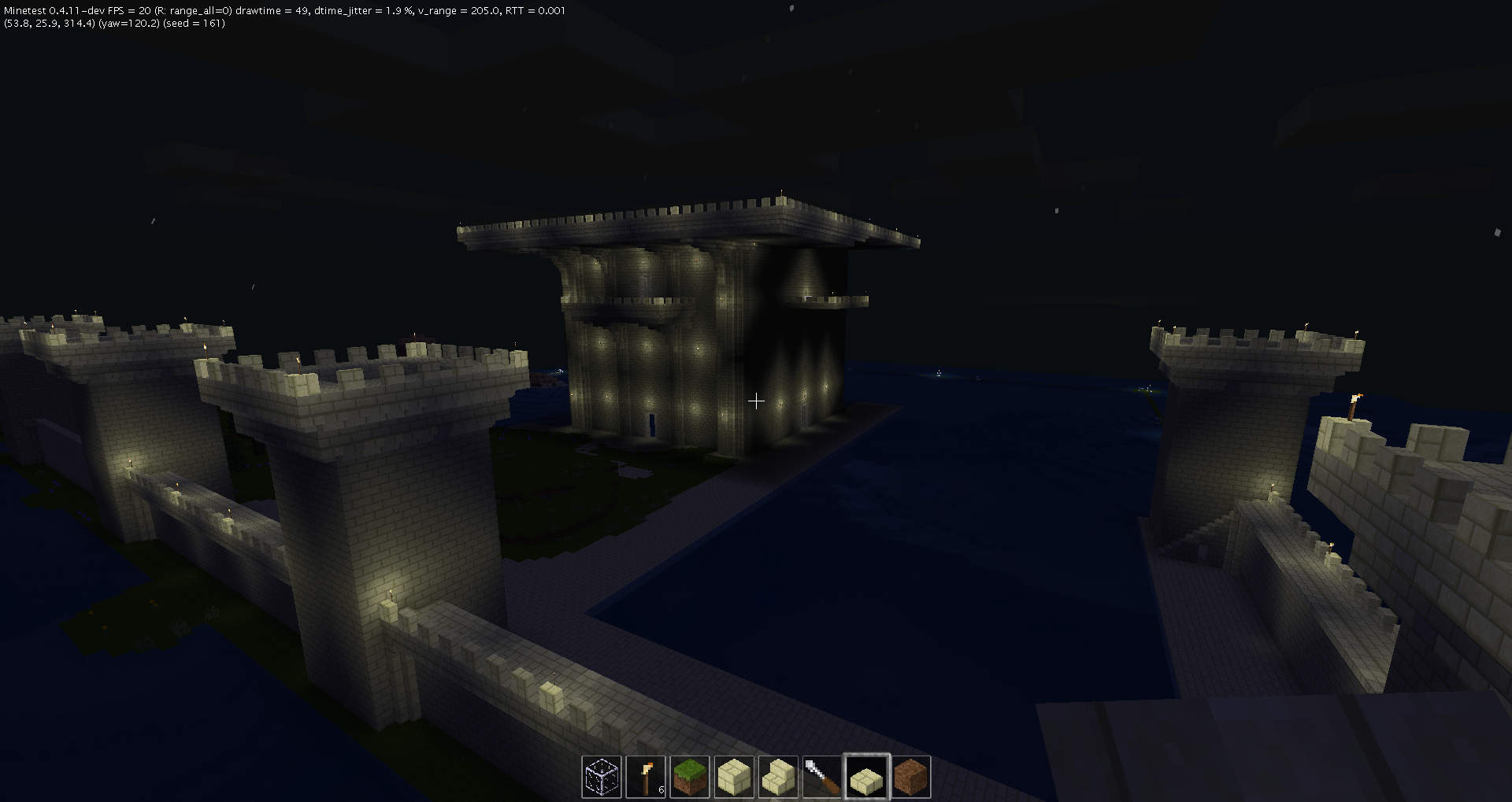Select the sandstone brick block item

(x=733, y=777)
